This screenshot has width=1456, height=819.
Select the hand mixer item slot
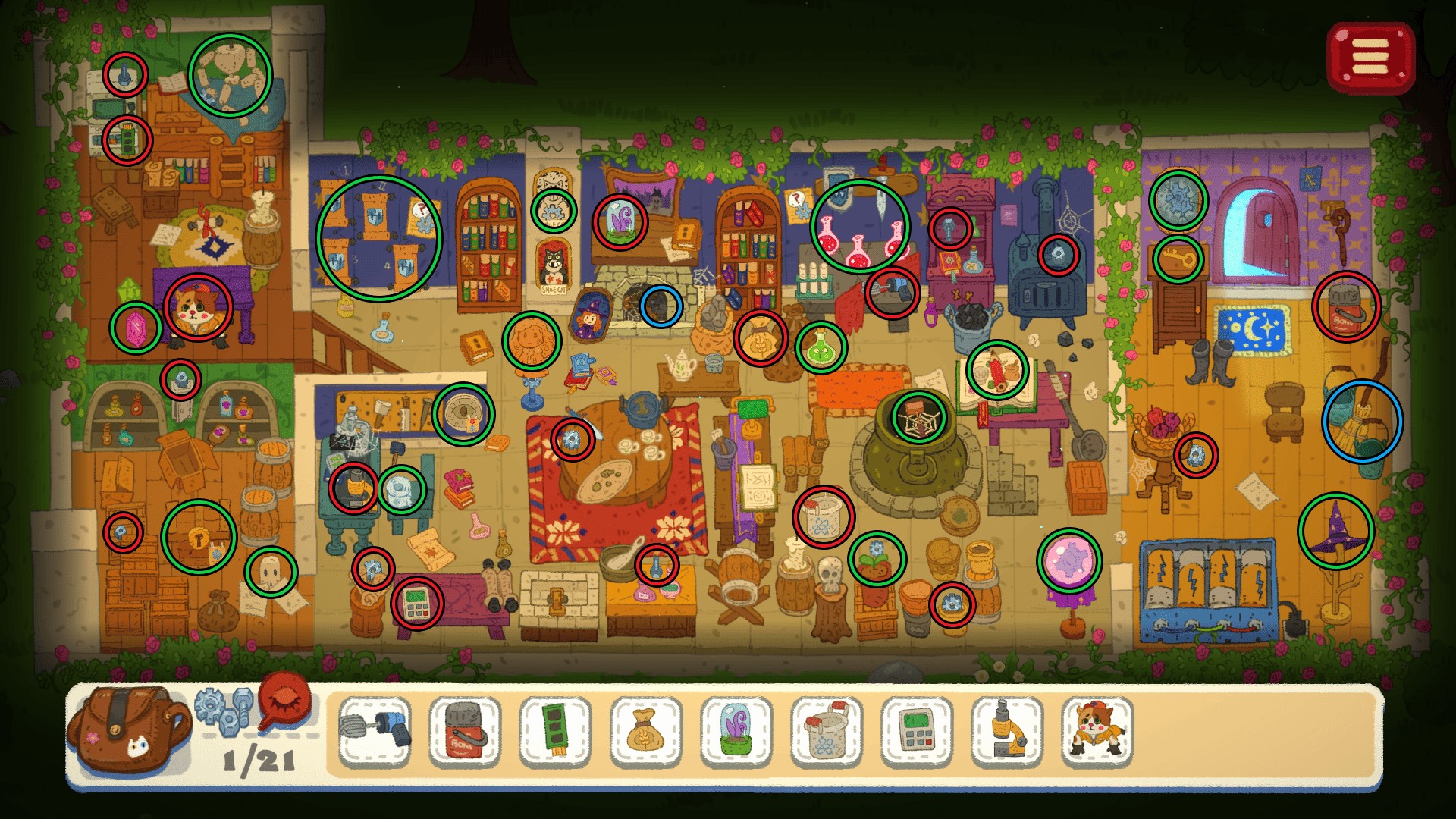click(375, 731)
